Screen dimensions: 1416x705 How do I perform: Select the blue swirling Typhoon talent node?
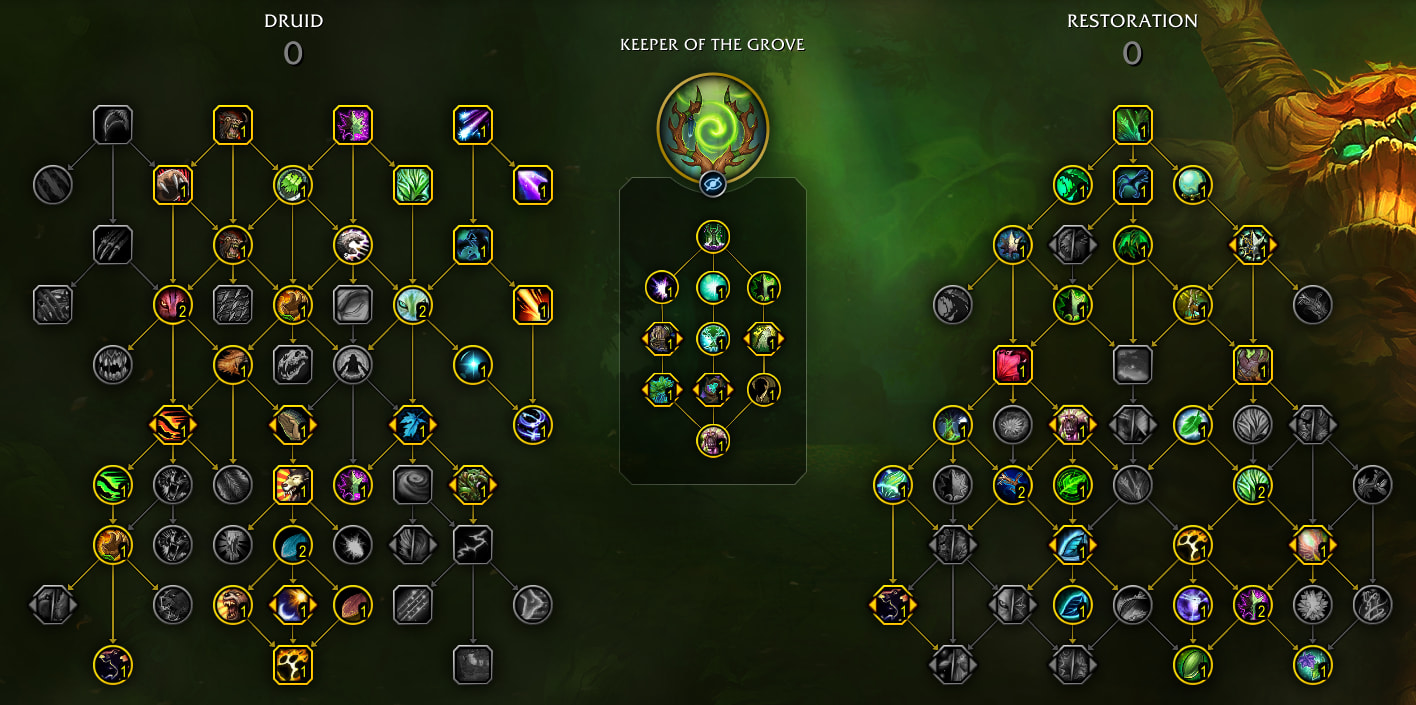(532, 425)
